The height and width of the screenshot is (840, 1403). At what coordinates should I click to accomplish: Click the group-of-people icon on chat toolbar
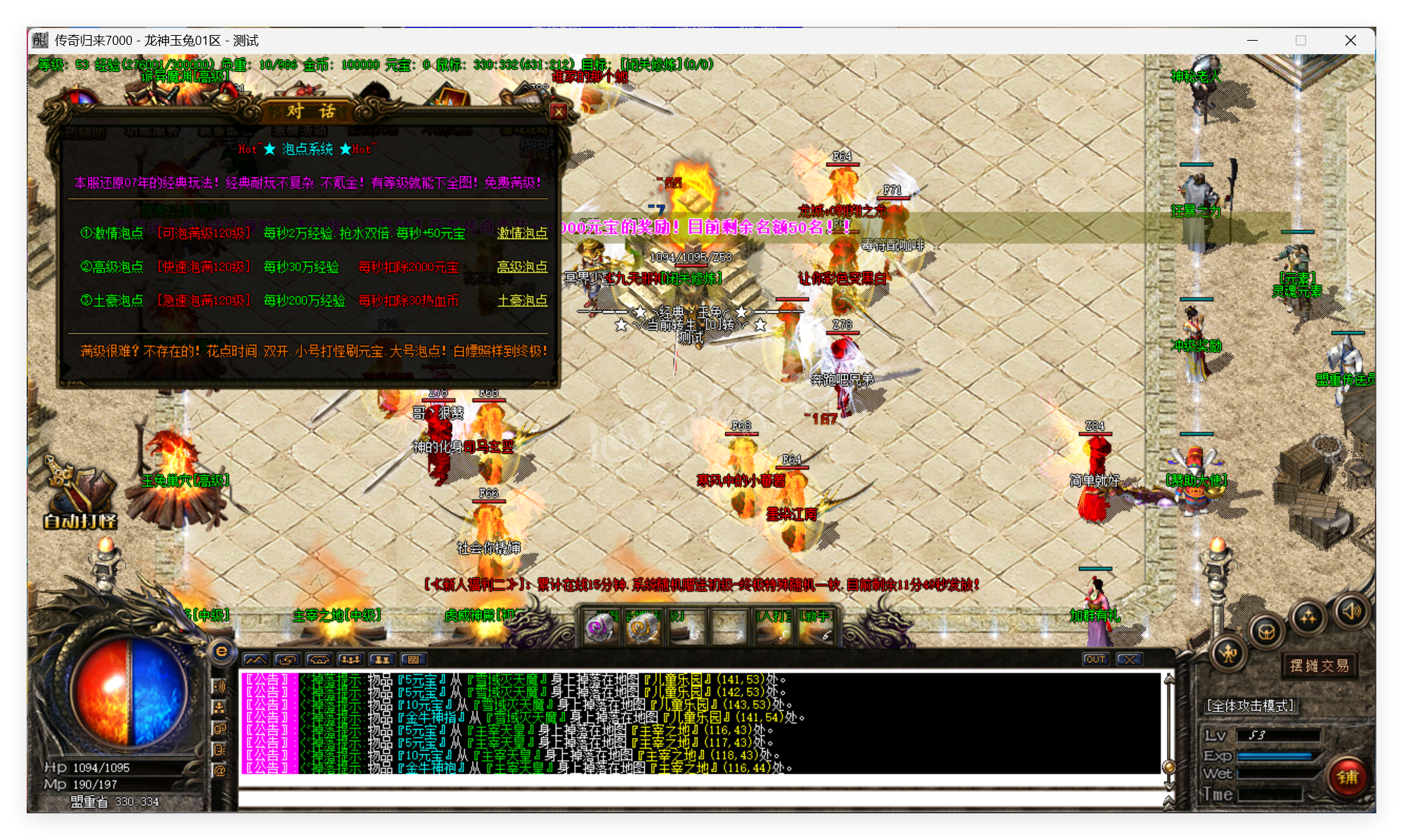351,660
